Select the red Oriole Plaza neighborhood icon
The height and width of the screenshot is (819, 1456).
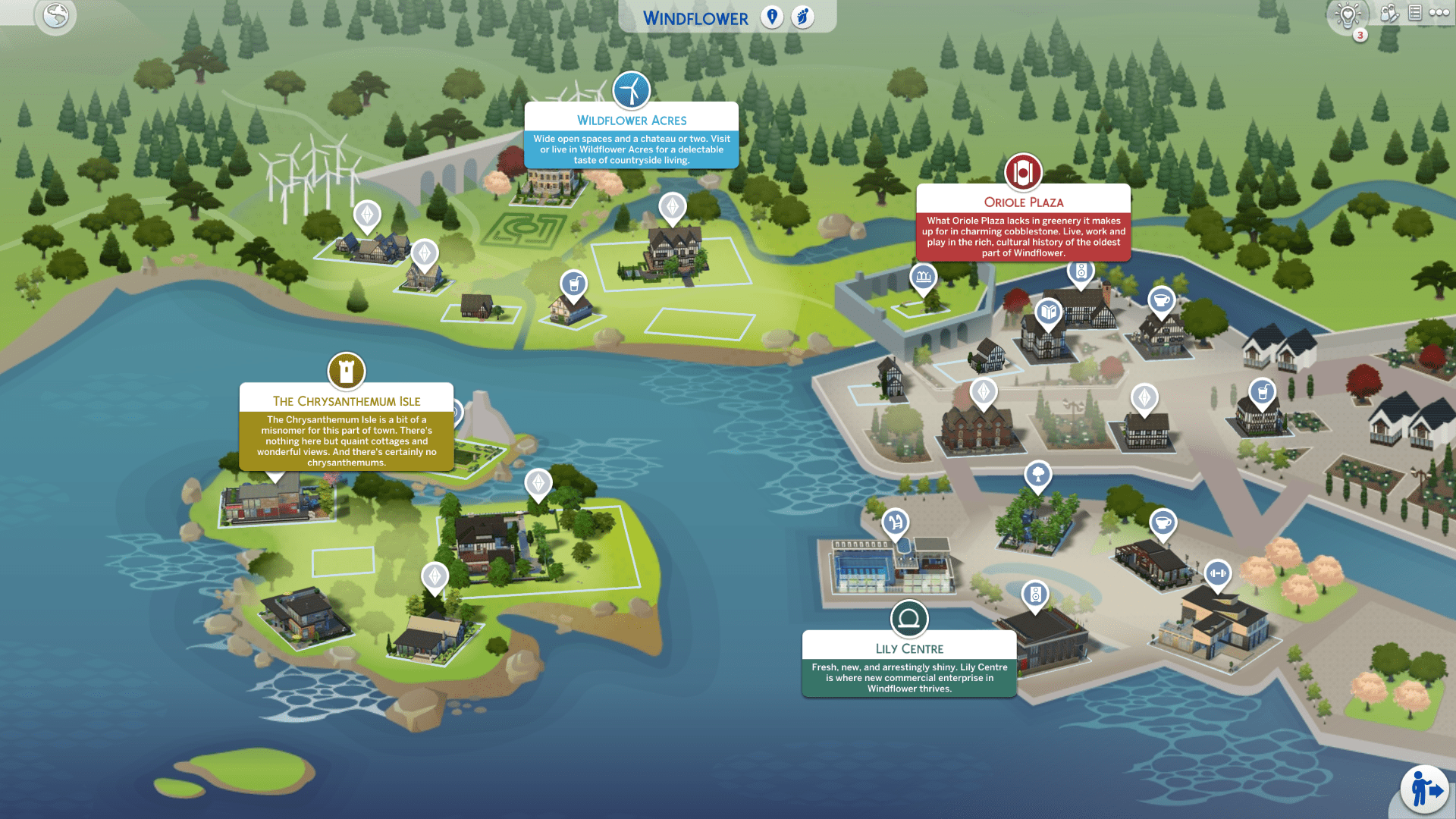pos(1023,173)
